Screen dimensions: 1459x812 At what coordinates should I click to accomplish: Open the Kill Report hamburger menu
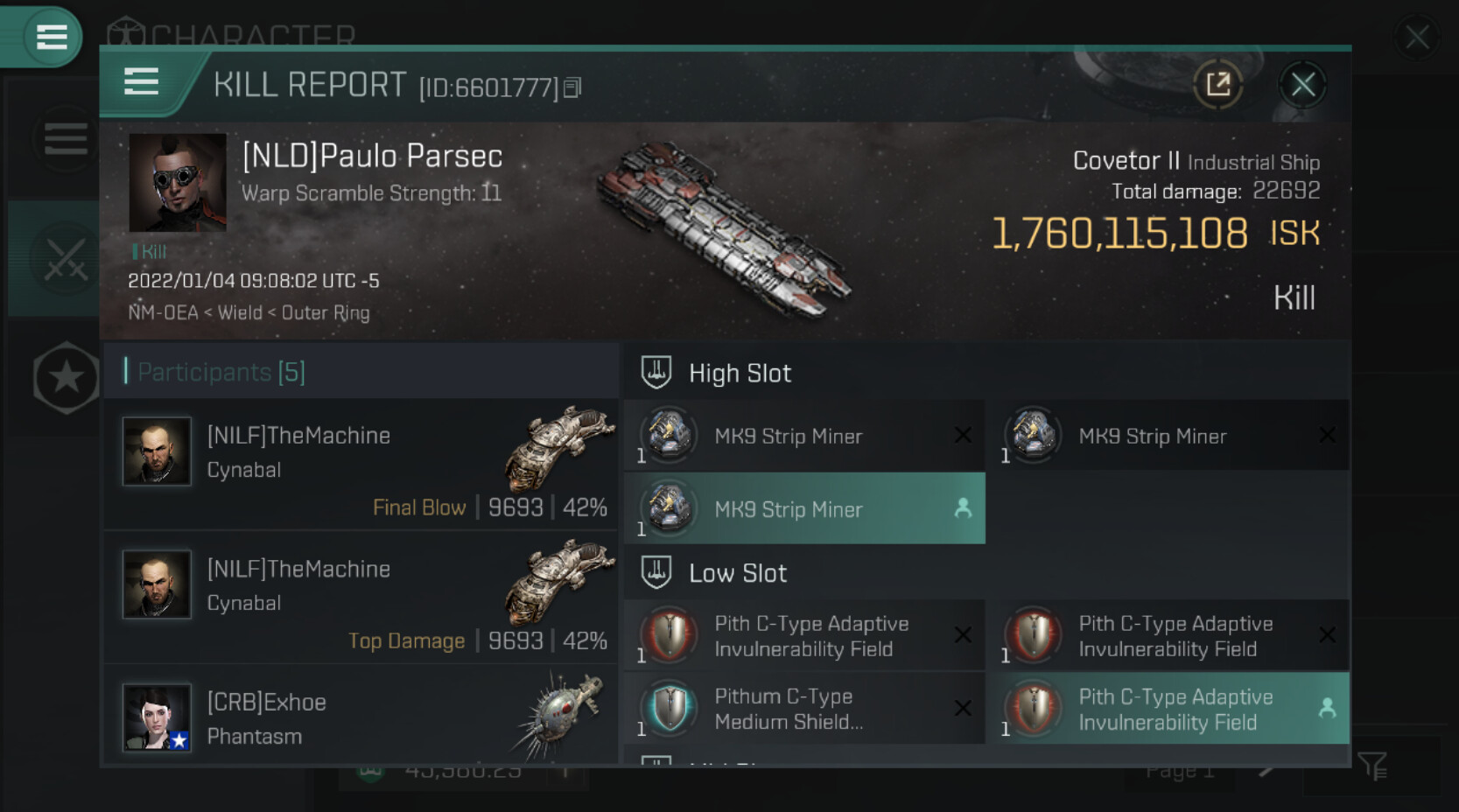coord(141,82)
